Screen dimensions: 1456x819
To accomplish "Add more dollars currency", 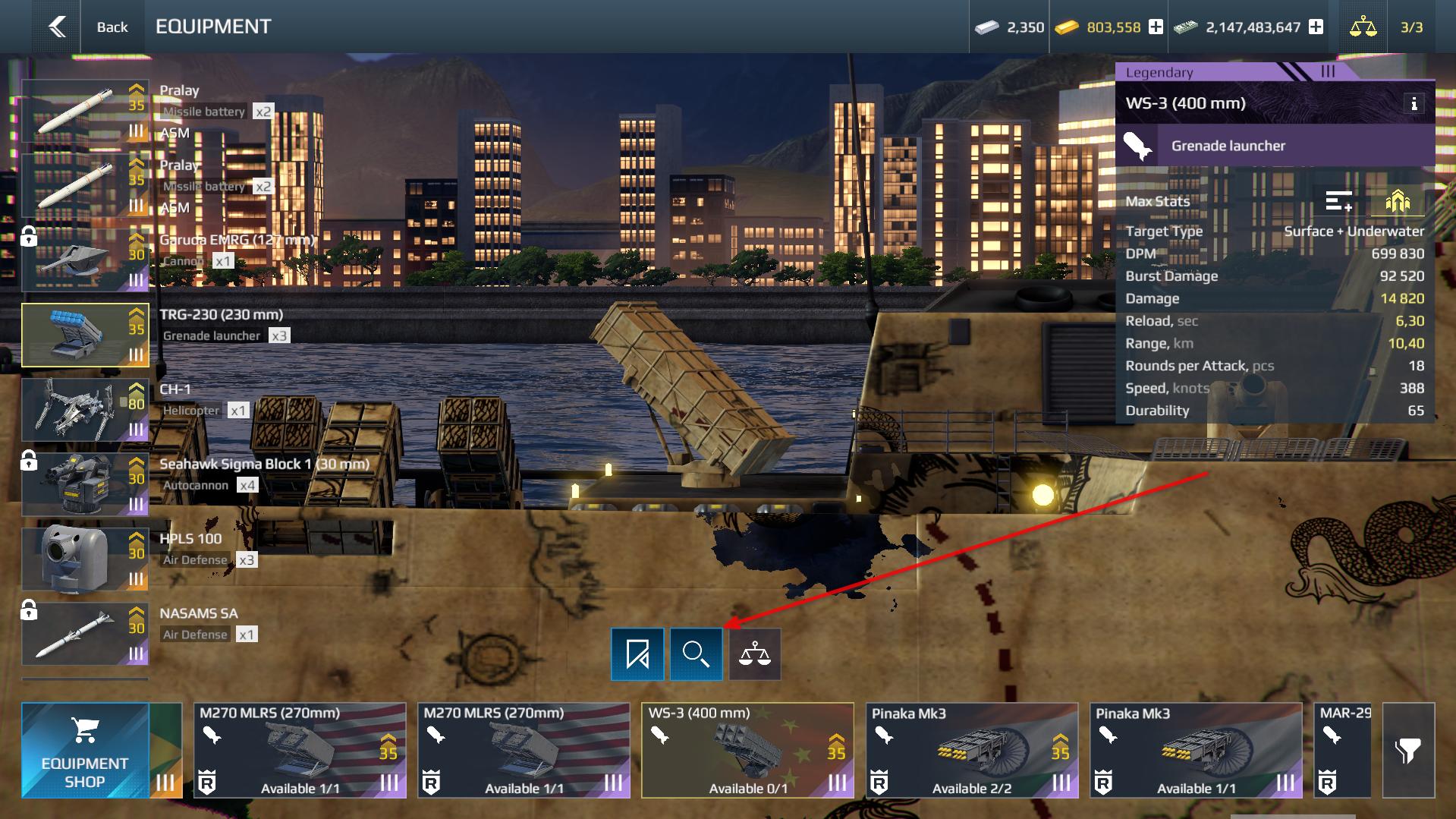I will 1316,27.
